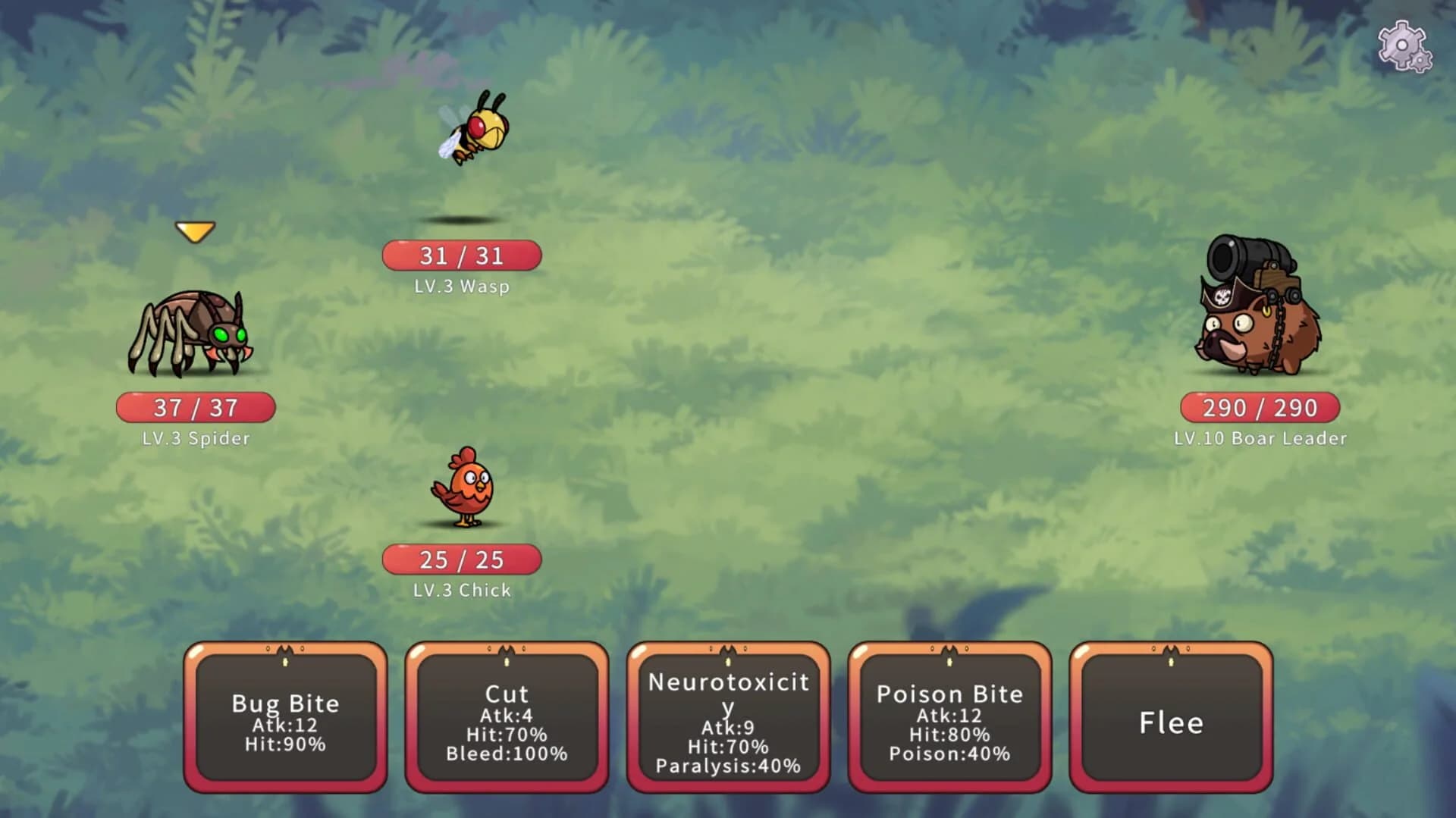Click the LV.10 Boar Leader name label
Screen dimensions: 1456x818
[1260, 439]
